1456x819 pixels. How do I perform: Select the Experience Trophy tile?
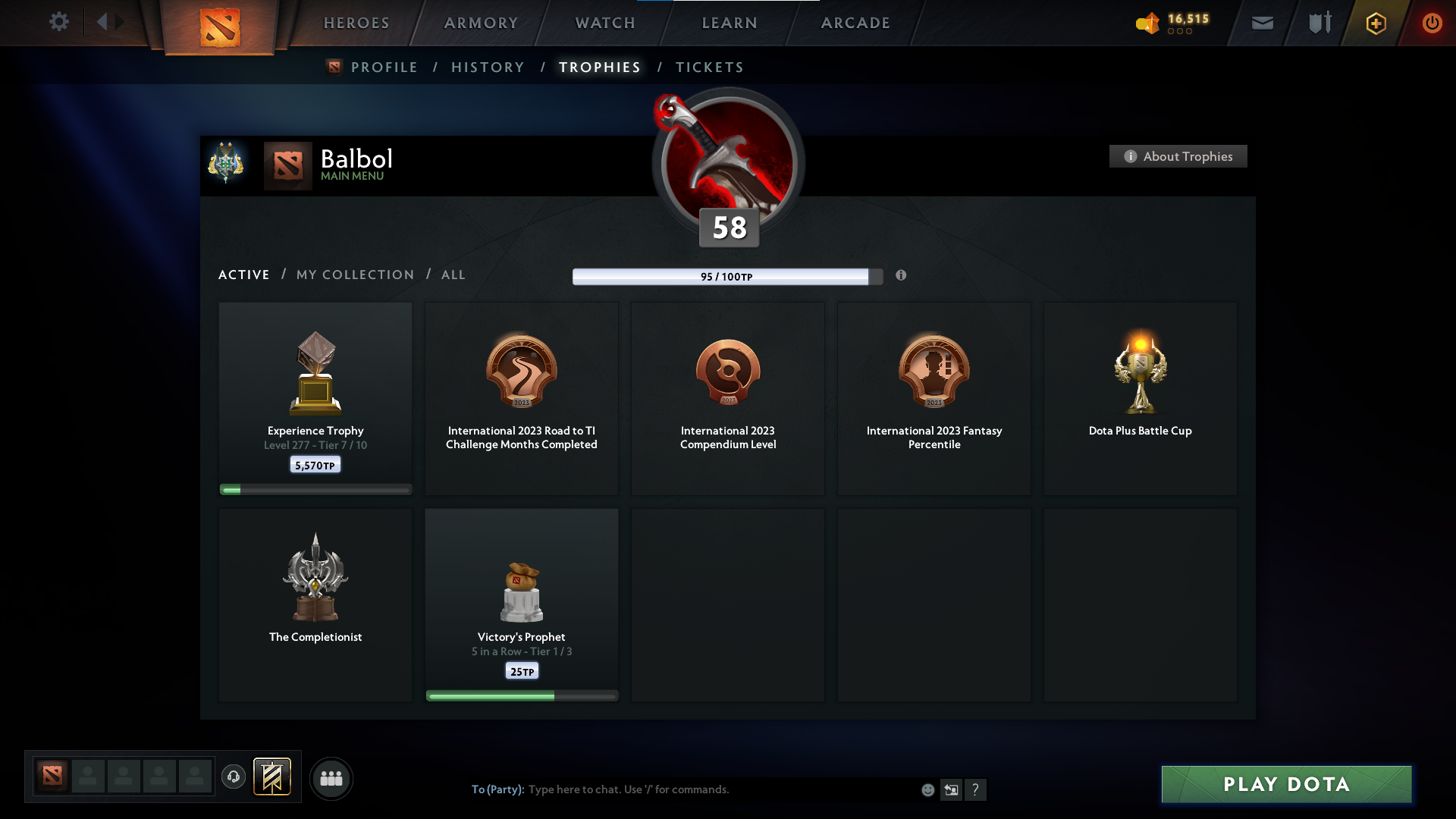pos(315,394)
